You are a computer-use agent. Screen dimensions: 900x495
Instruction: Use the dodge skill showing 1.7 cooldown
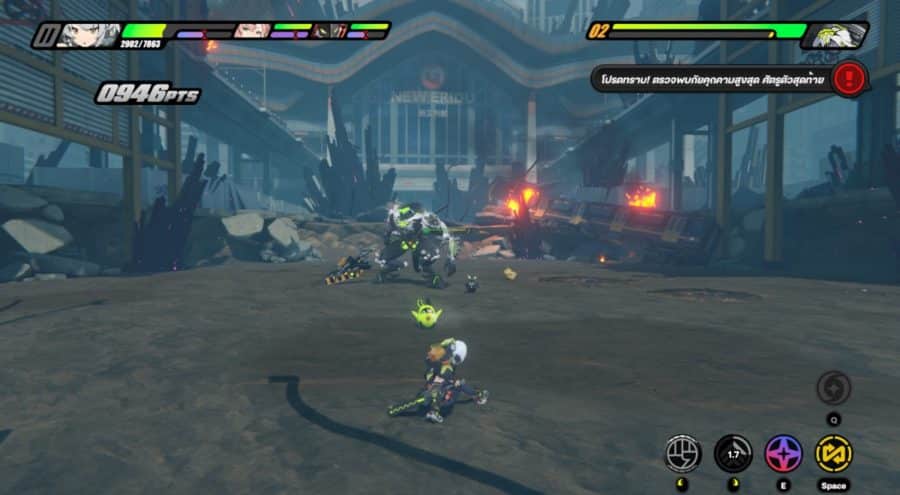click(733, 453)
